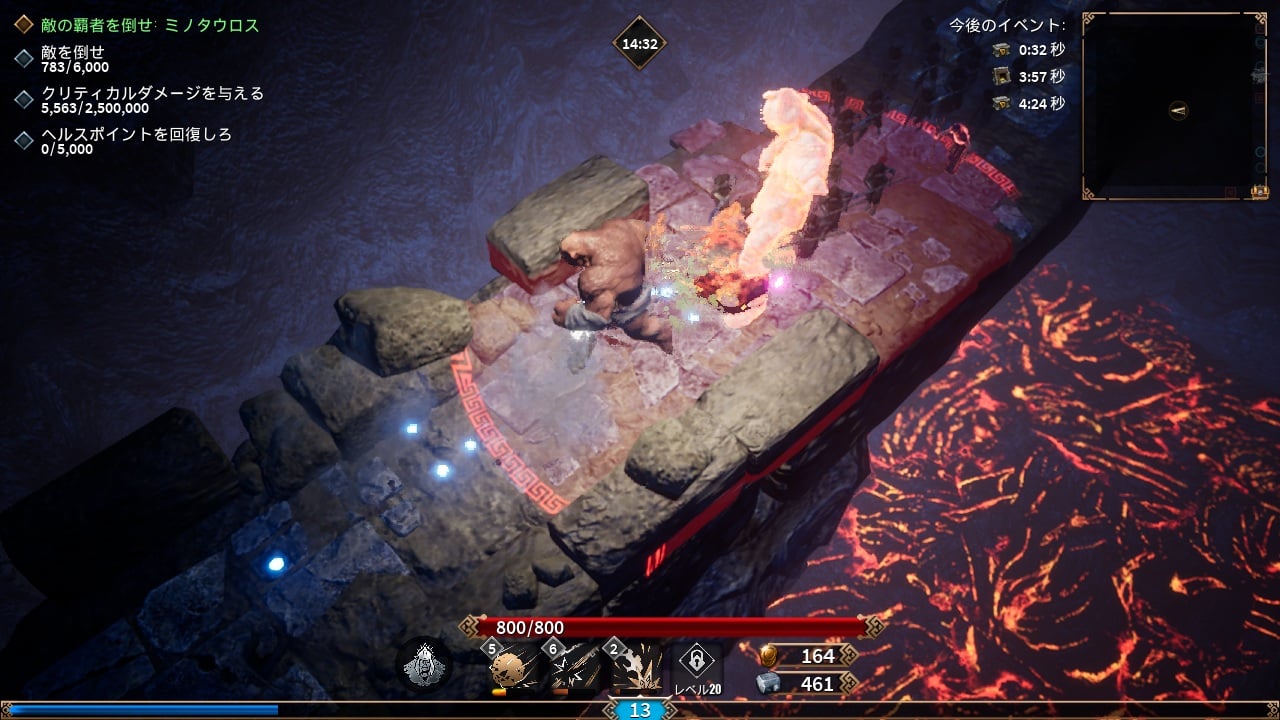Select the altar event icon at 3:57

pos(1002,76)
